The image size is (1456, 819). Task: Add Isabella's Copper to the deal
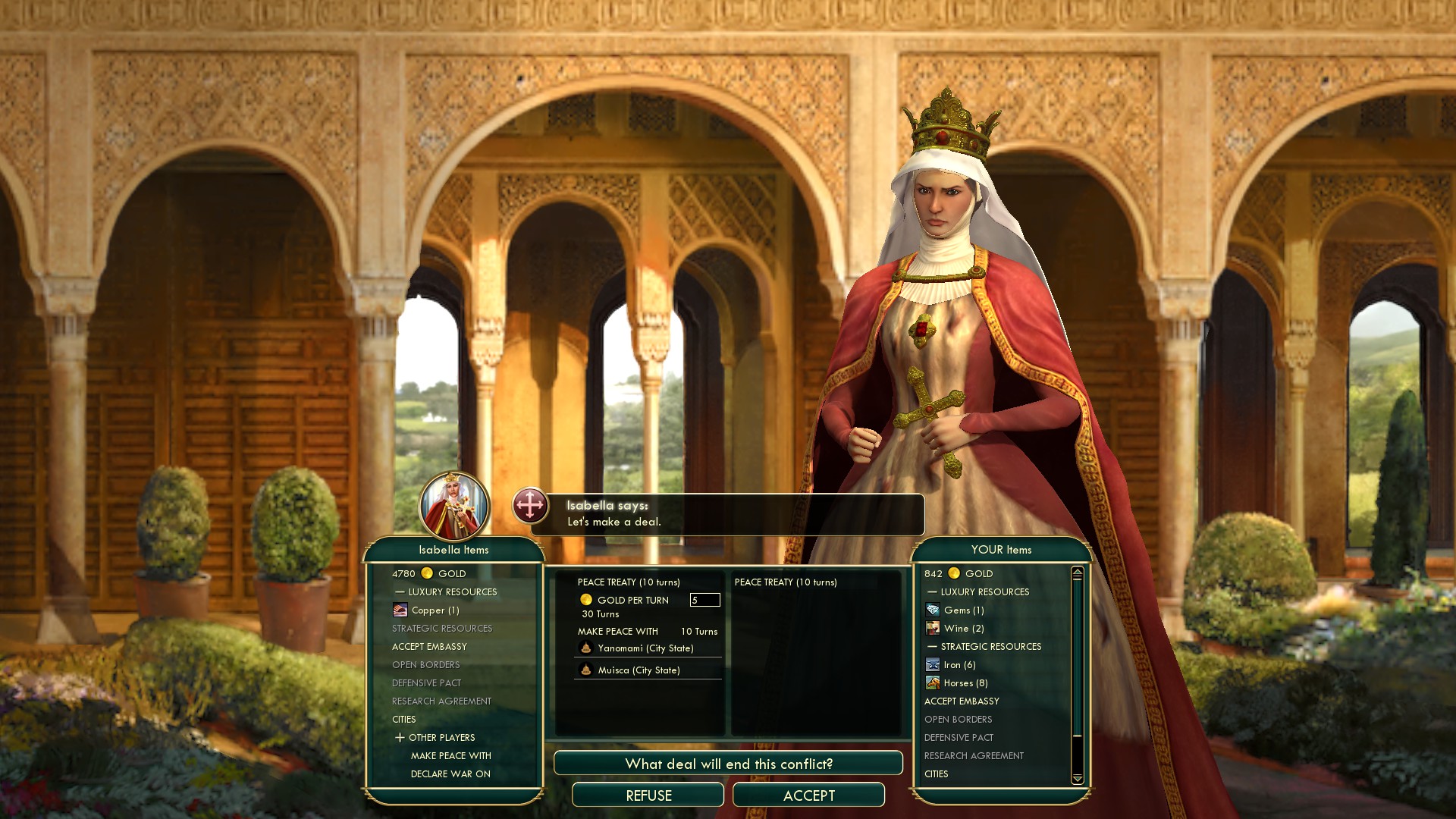pyautogui.click(x=435, y=610)
